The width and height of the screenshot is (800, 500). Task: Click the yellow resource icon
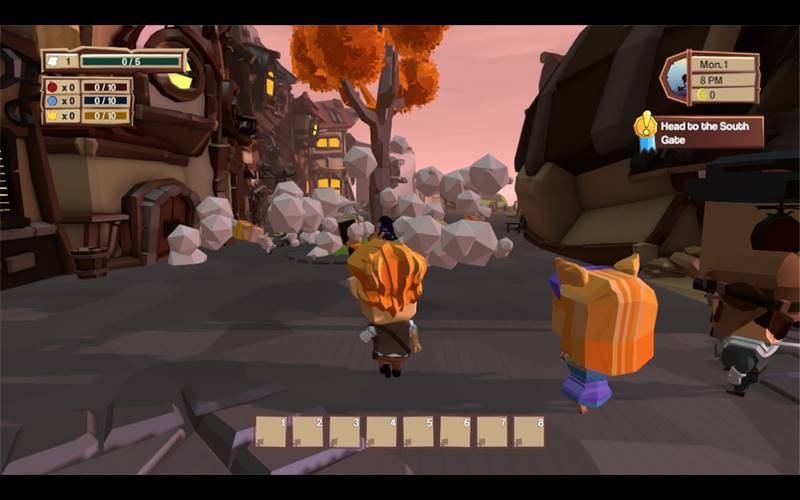click(x=51, y=115)
